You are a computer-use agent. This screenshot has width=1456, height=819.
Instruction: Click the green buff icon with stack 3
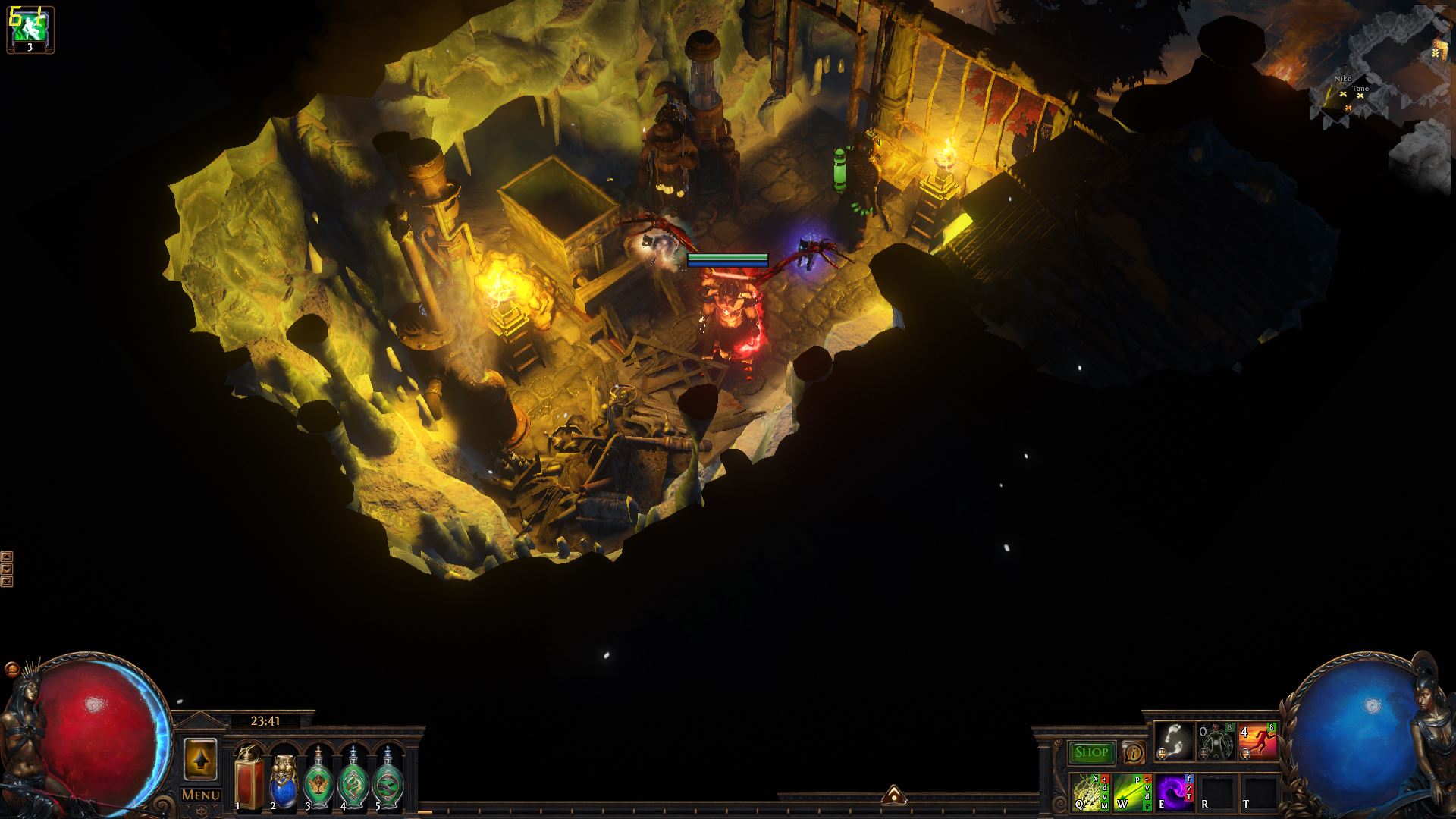click(x=30, y=29)
